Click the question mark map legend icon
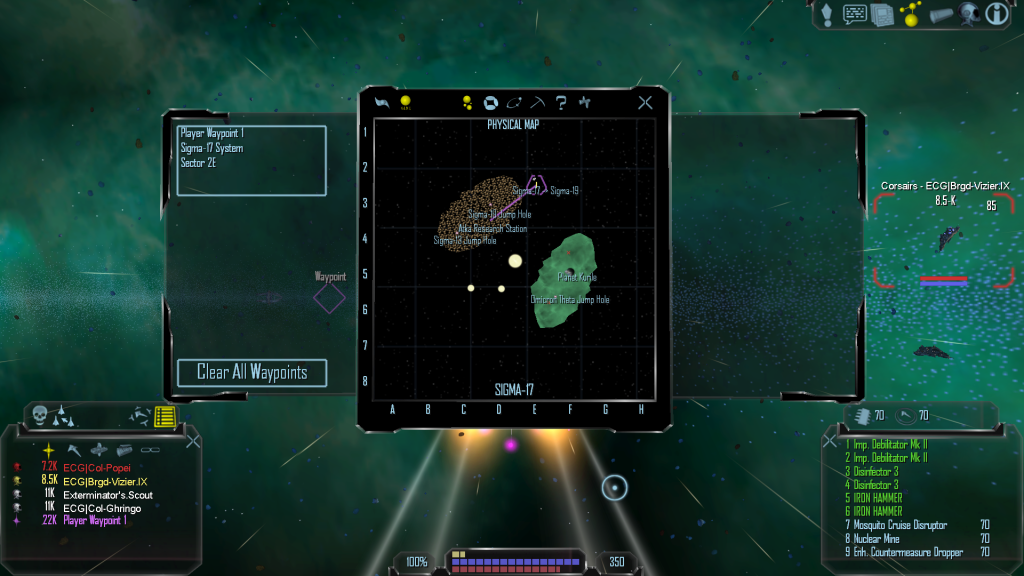The width and height of the screenshot is (1024, 576). pos(562,102)
